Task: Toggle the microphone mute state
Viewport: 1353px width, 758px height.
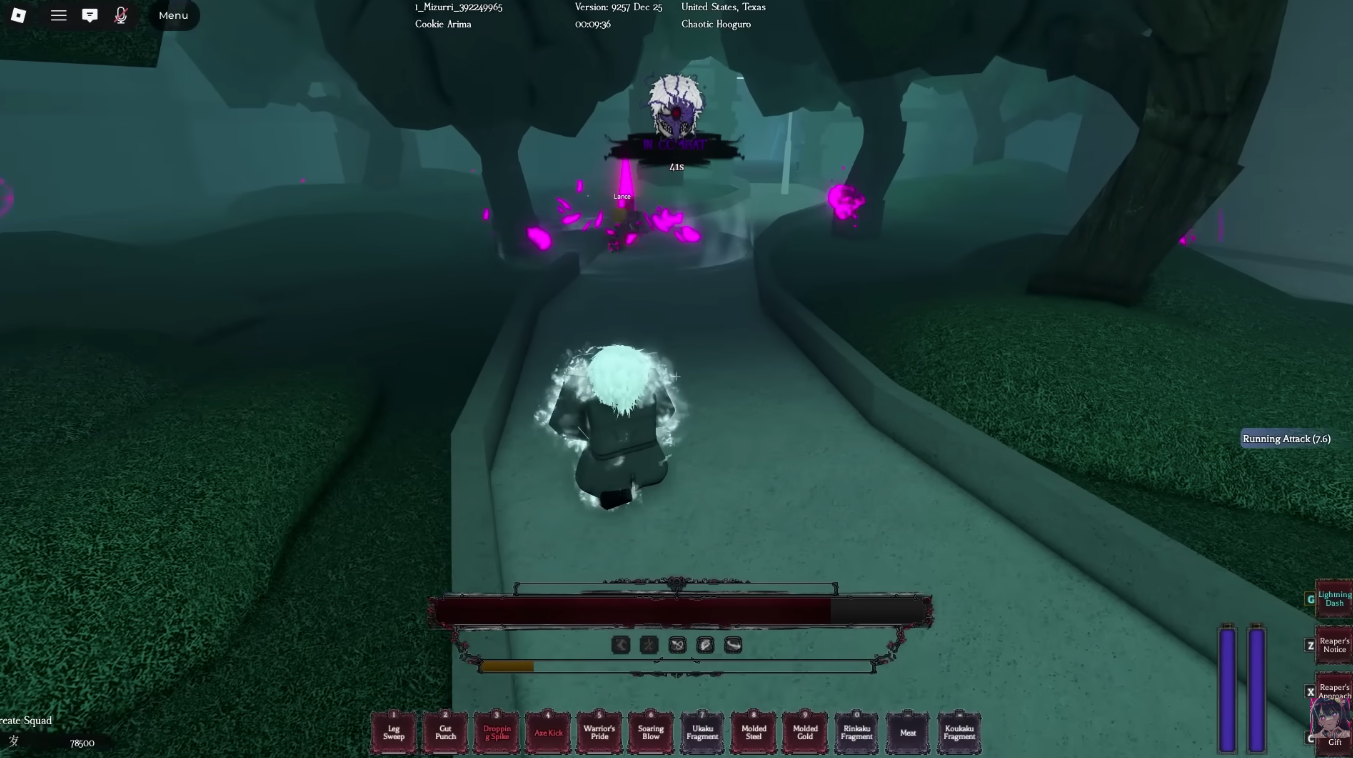Action: pos(121,15)
